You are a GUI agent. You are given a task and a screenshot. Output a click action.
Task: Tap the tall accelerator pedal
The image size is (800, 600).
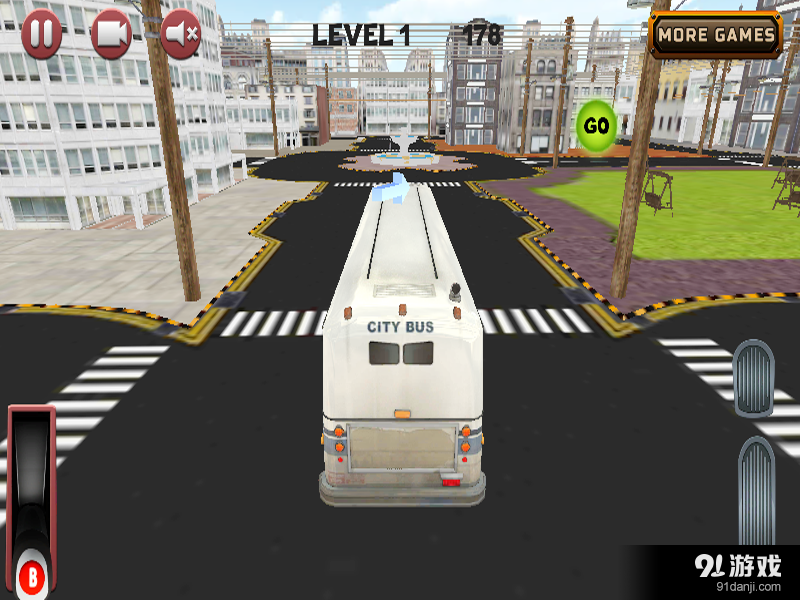pos(756,492)
